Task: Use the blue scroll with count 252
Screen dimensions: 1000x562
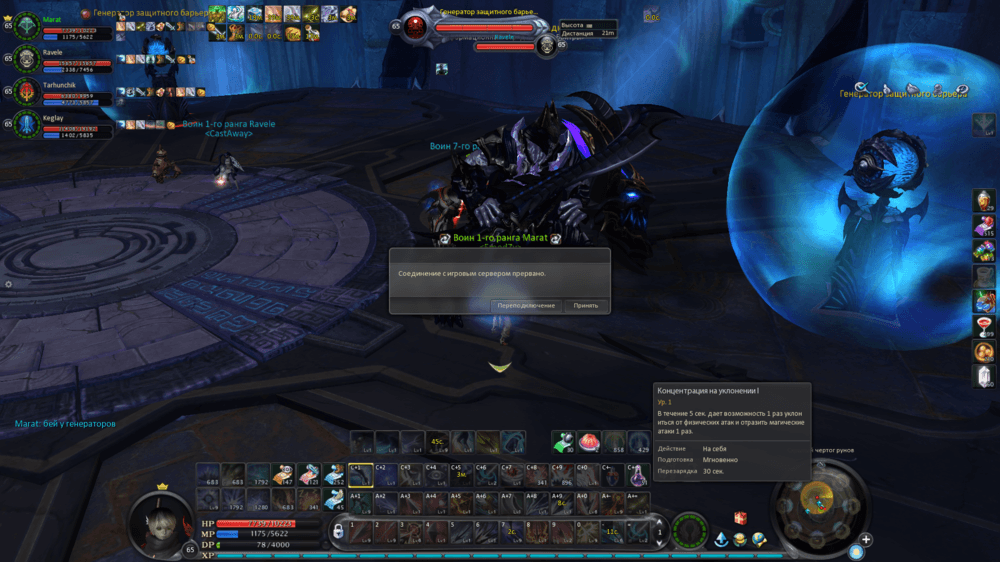Action: [x=334, y=475]
